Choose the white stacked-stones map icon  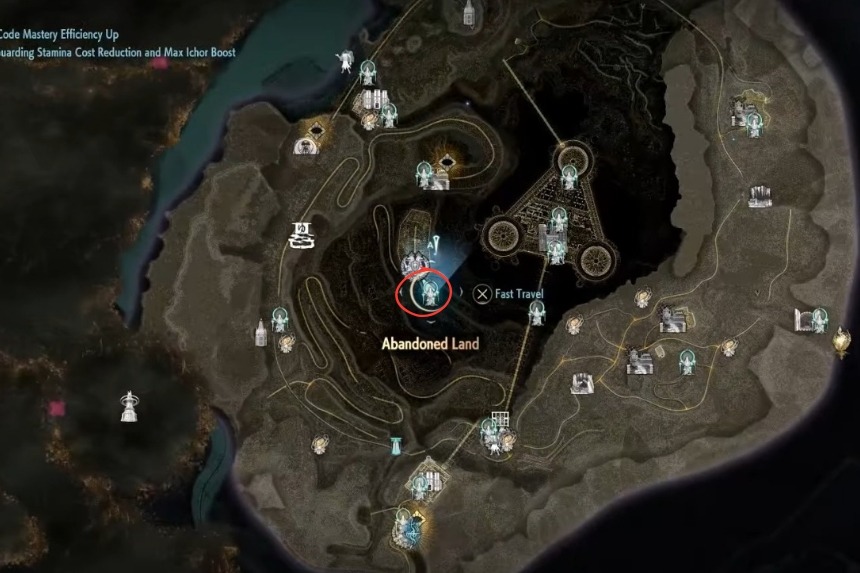pos(299,235)
